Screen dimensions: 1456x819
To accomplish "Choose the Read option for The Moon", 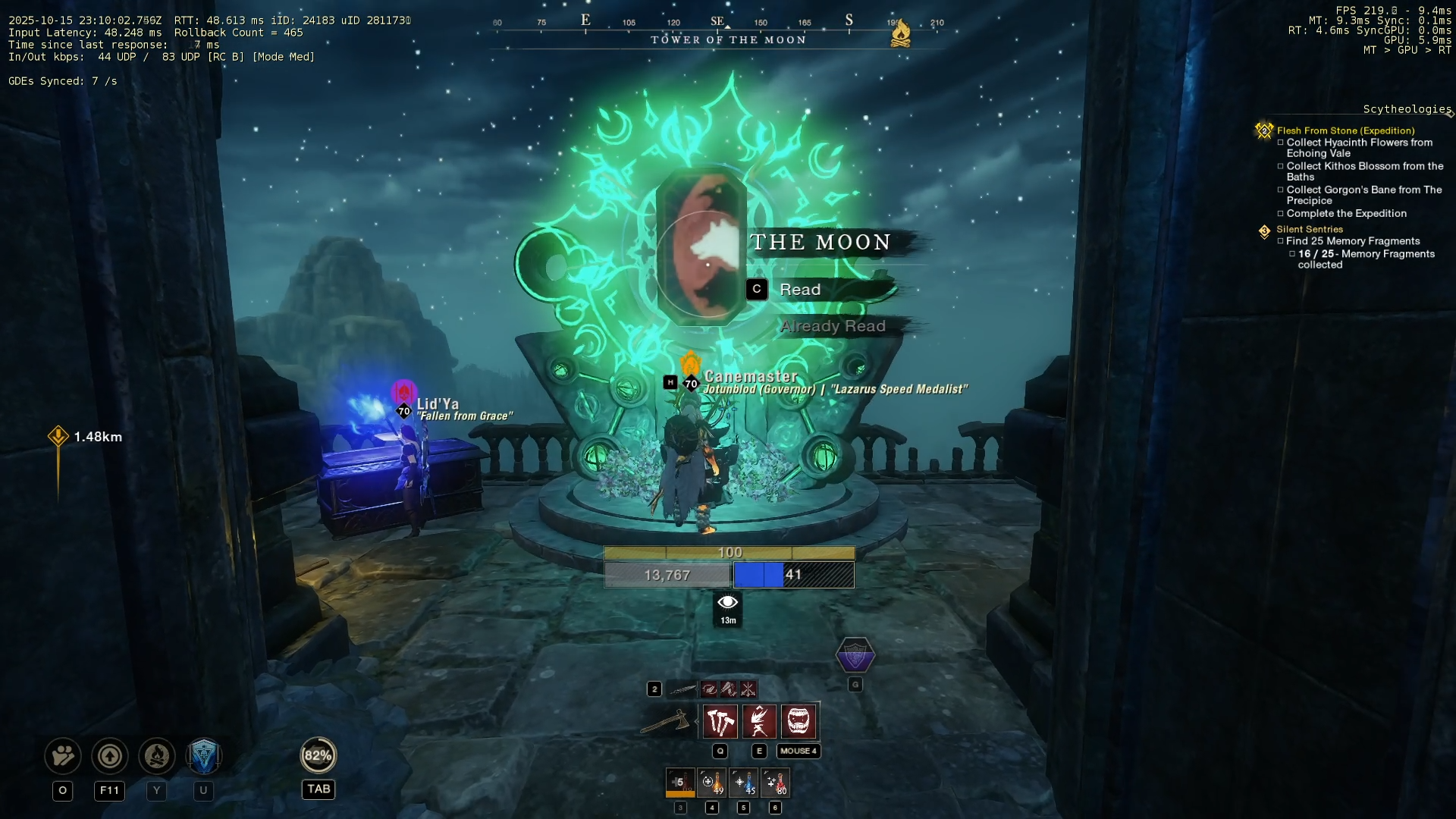I will click(x=800, y=290).
